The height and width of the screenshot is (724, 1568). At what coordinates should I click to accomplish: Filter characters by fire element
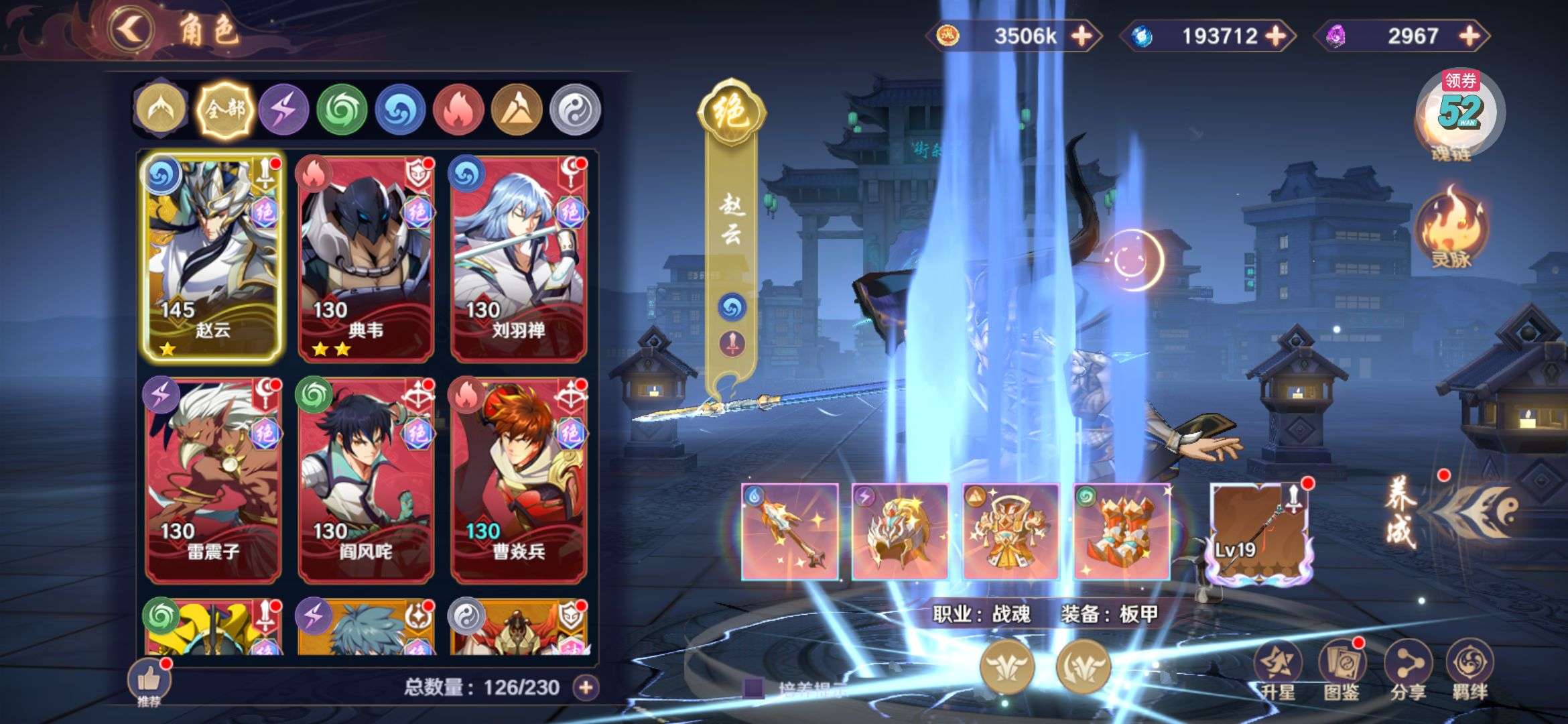click(x=458, y=110)
